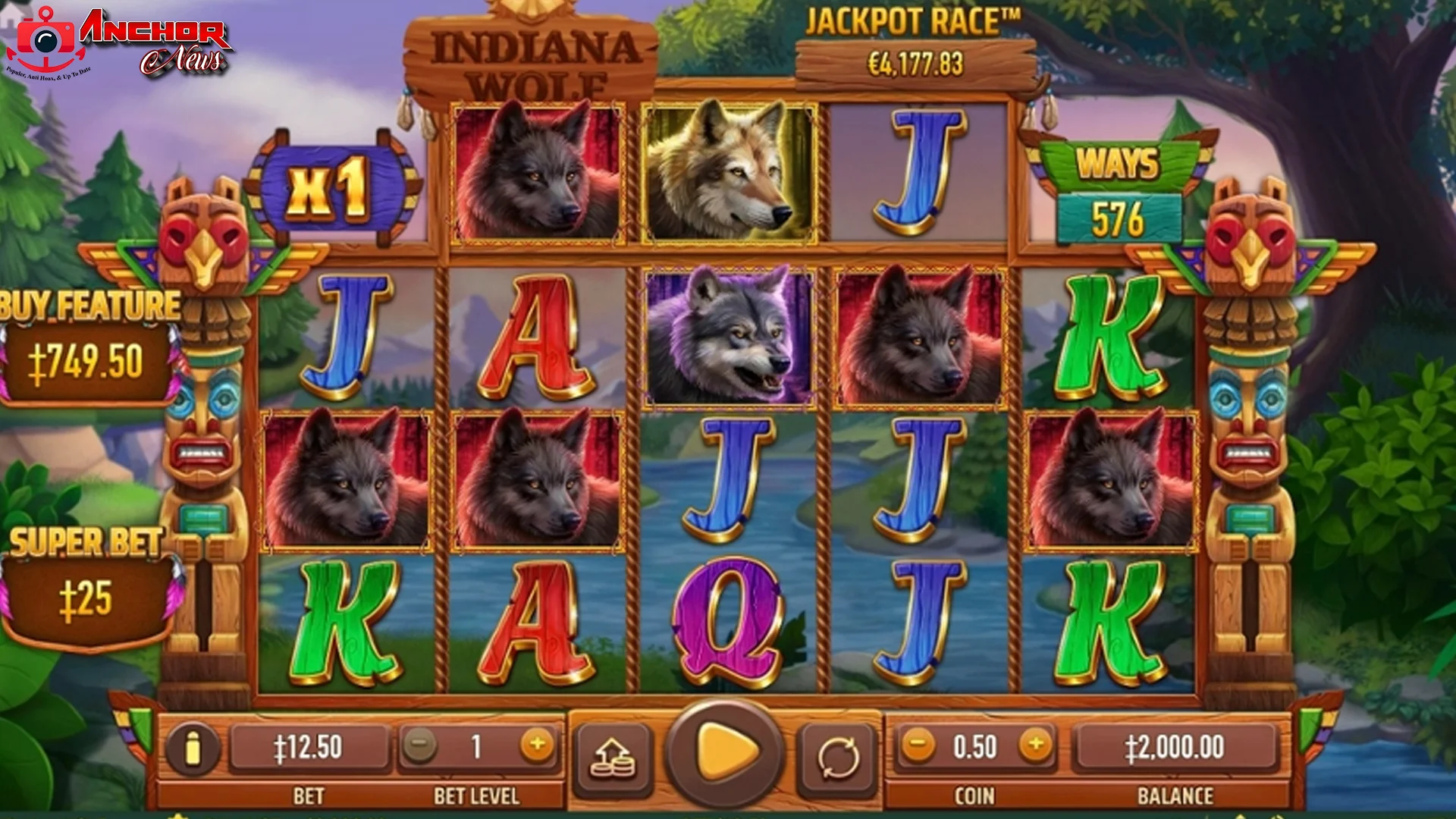Click the BET LEVEL label tab
The image size is (1456, 819).
(x=479, y=796)
